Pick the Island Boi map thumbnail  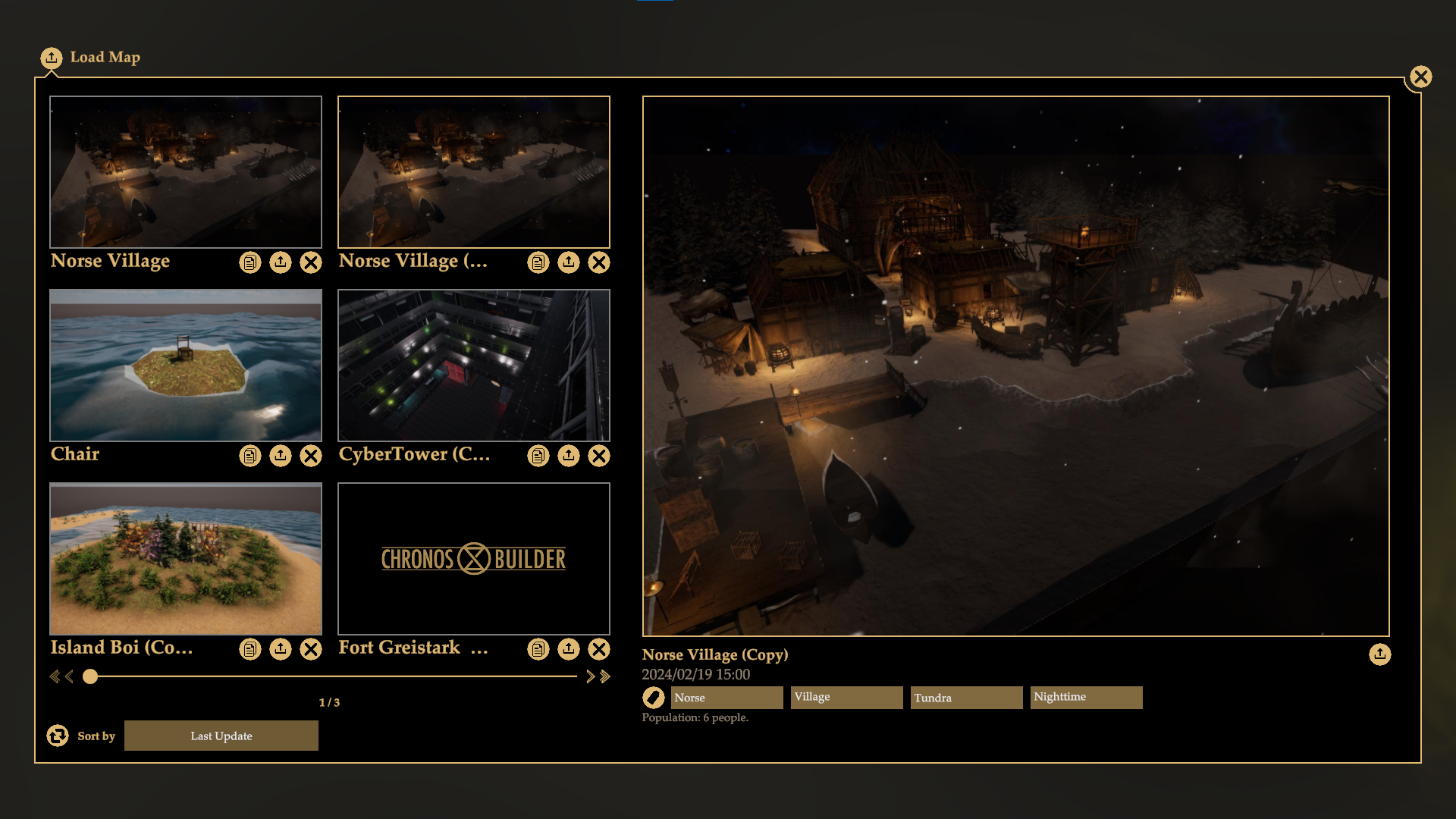point(186,558)
